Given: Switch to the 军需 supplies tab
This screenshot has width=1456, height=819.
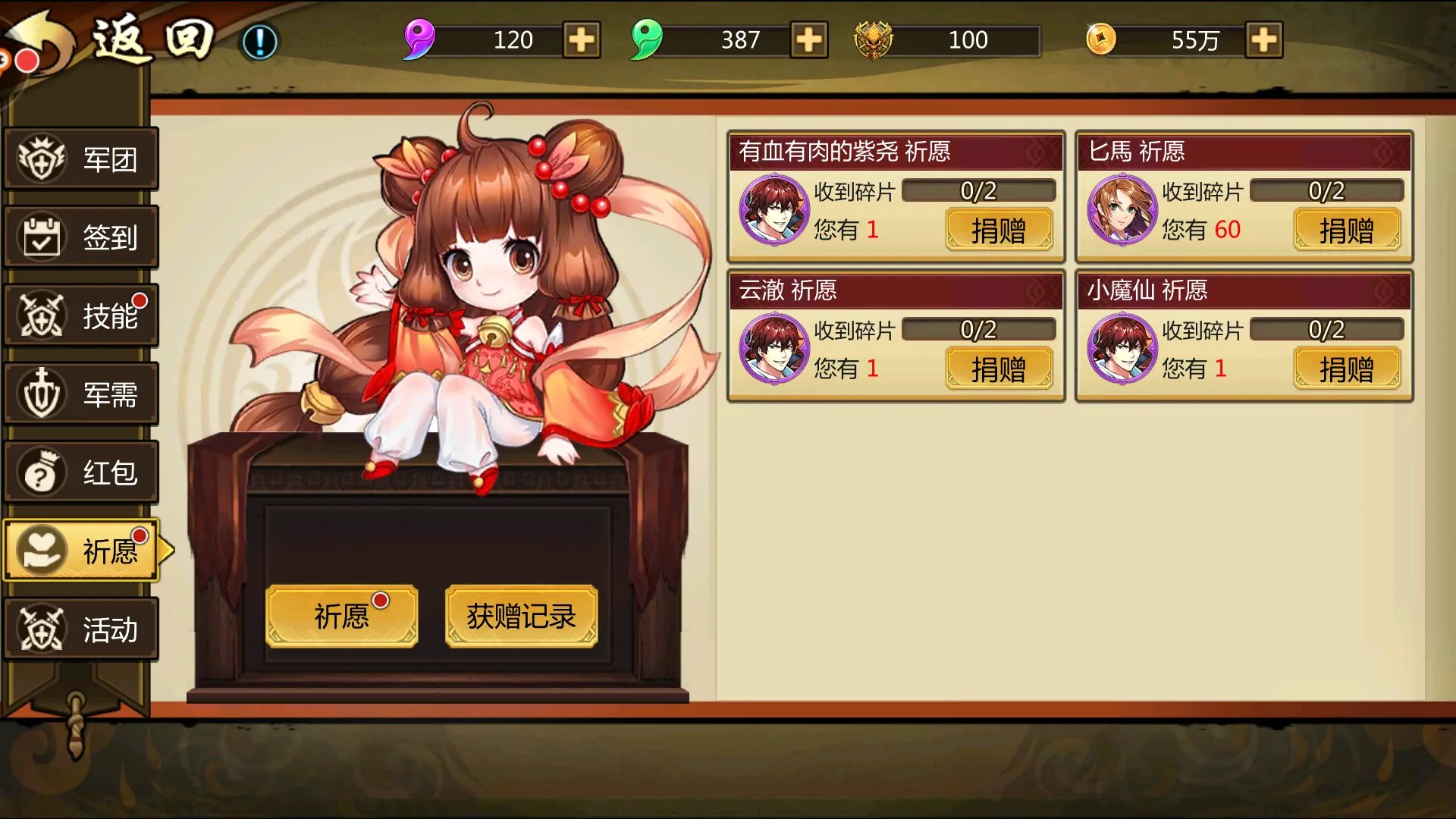Looking at the screenshot, I should (81, 394).
